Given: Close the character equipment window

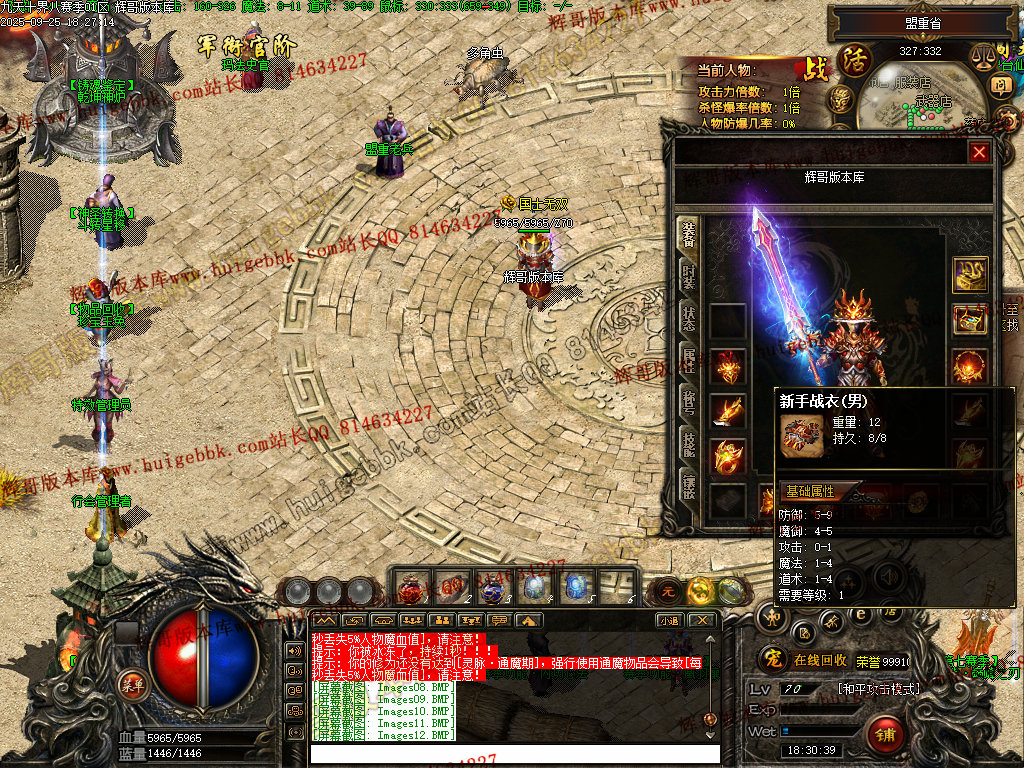Looking at the screenshot, I should coord(979,152).
